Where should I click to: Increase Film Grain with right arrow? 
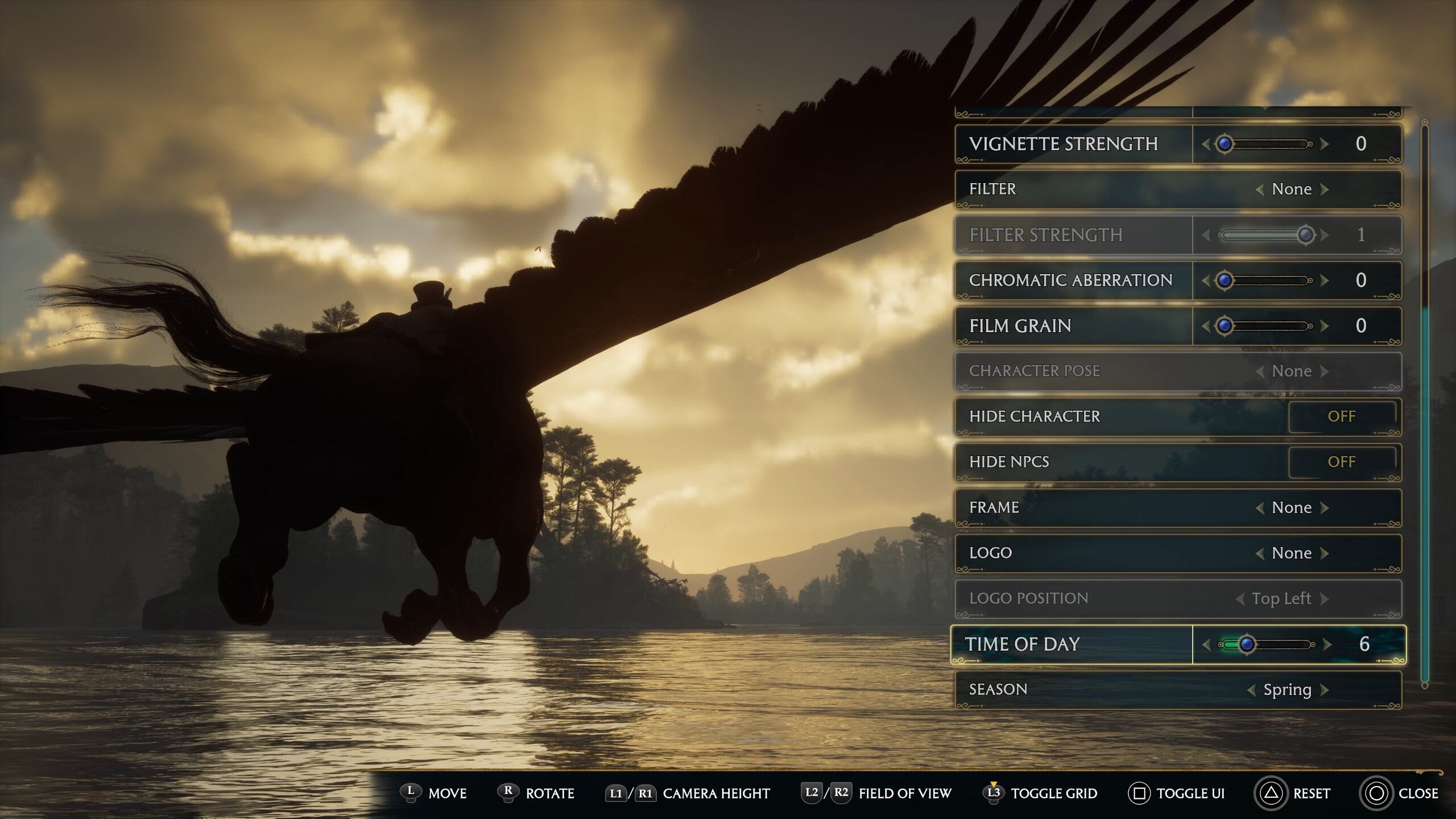point(1325,326)
